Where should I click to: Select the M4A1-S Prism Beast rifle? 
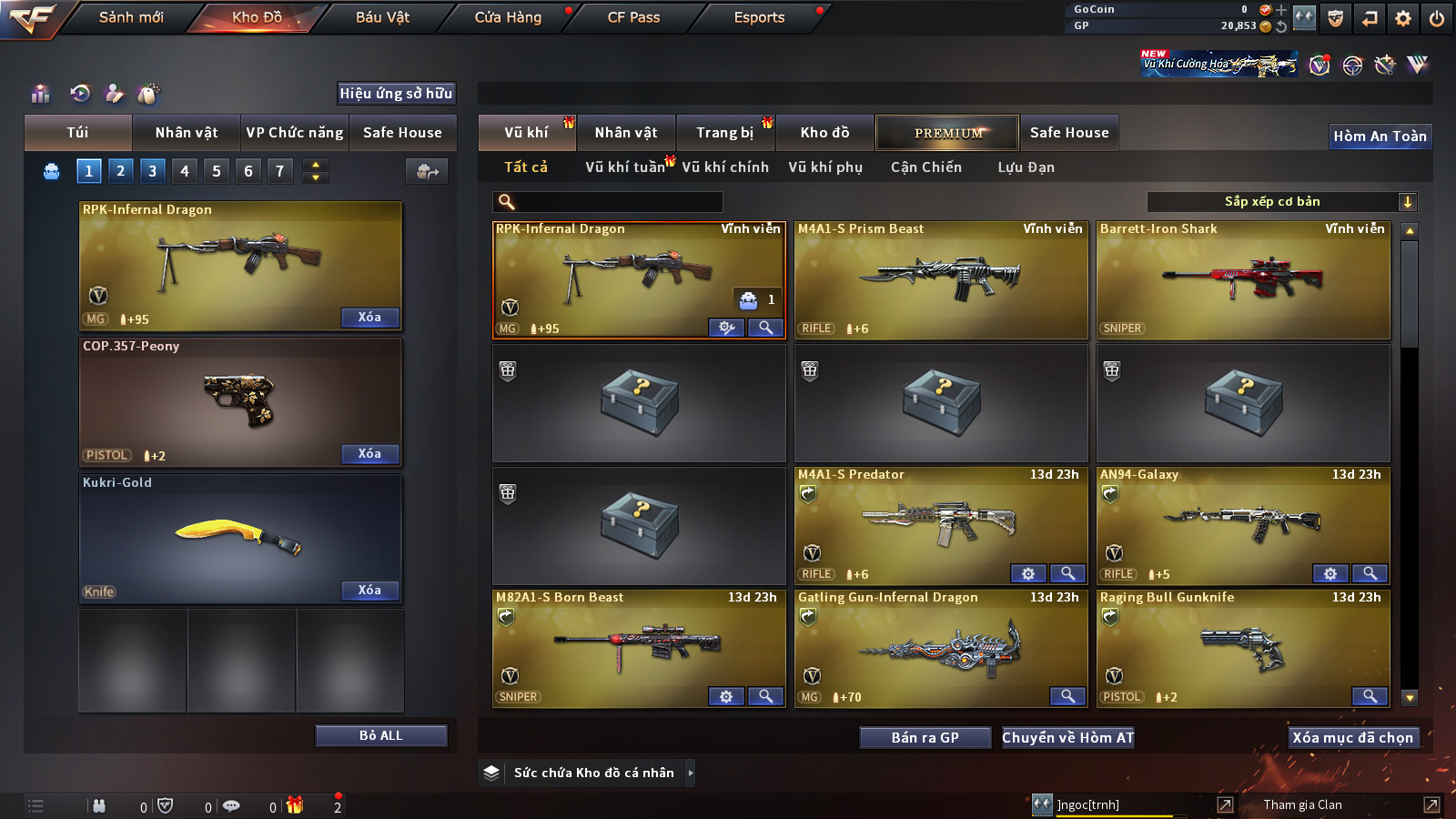tap(941, 280)
